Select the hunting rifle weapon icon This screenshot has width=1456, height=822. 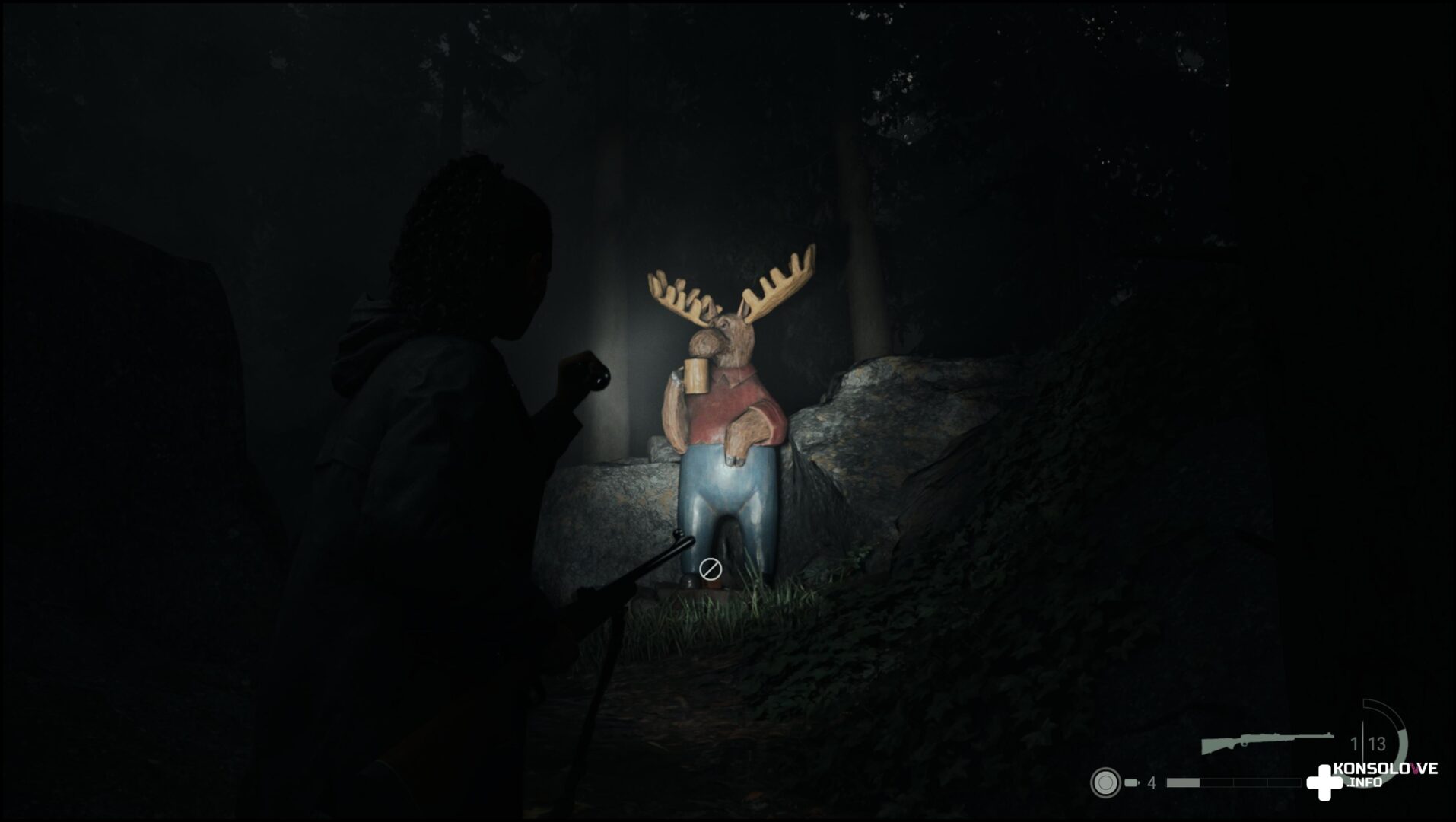click(x=1267, y=742)
